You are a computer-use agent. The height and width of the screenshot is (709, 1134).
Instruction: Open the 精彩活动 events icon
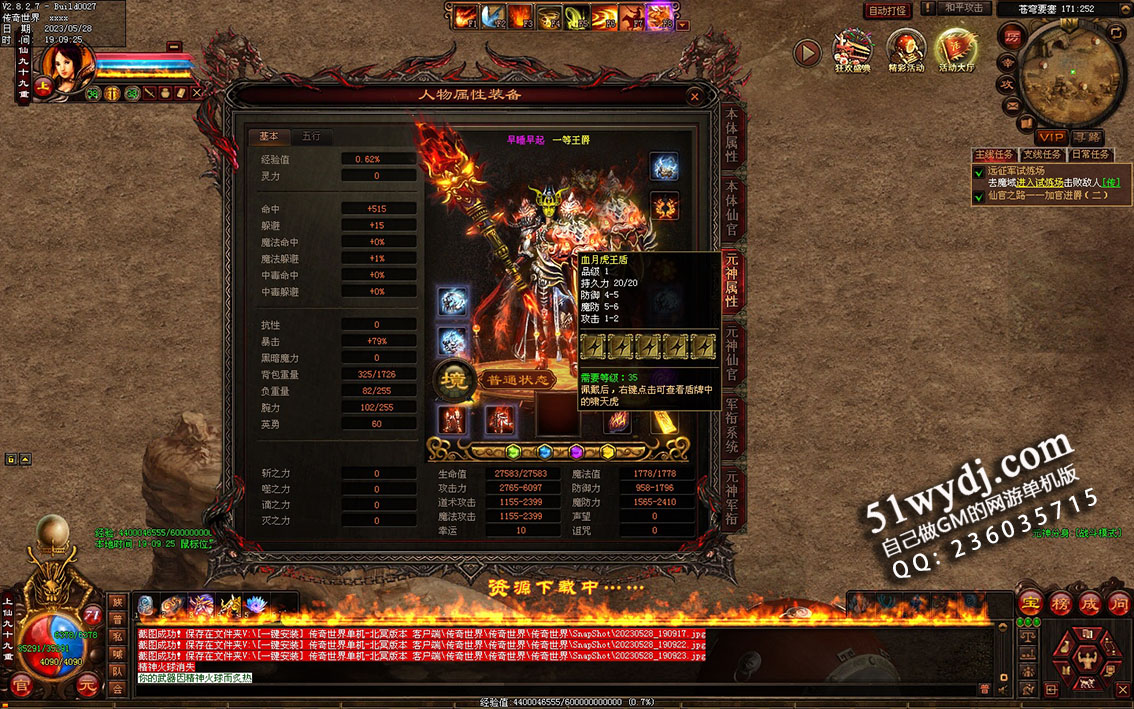906,51
